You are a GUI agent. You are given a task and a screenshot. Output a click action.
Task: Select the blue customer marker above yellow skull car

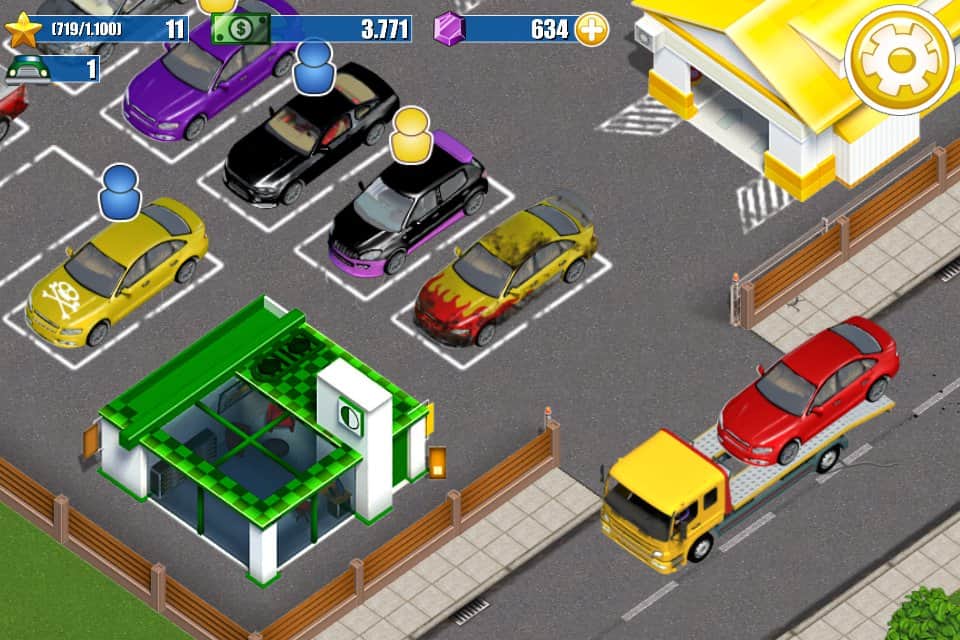[x=120, y=192]
